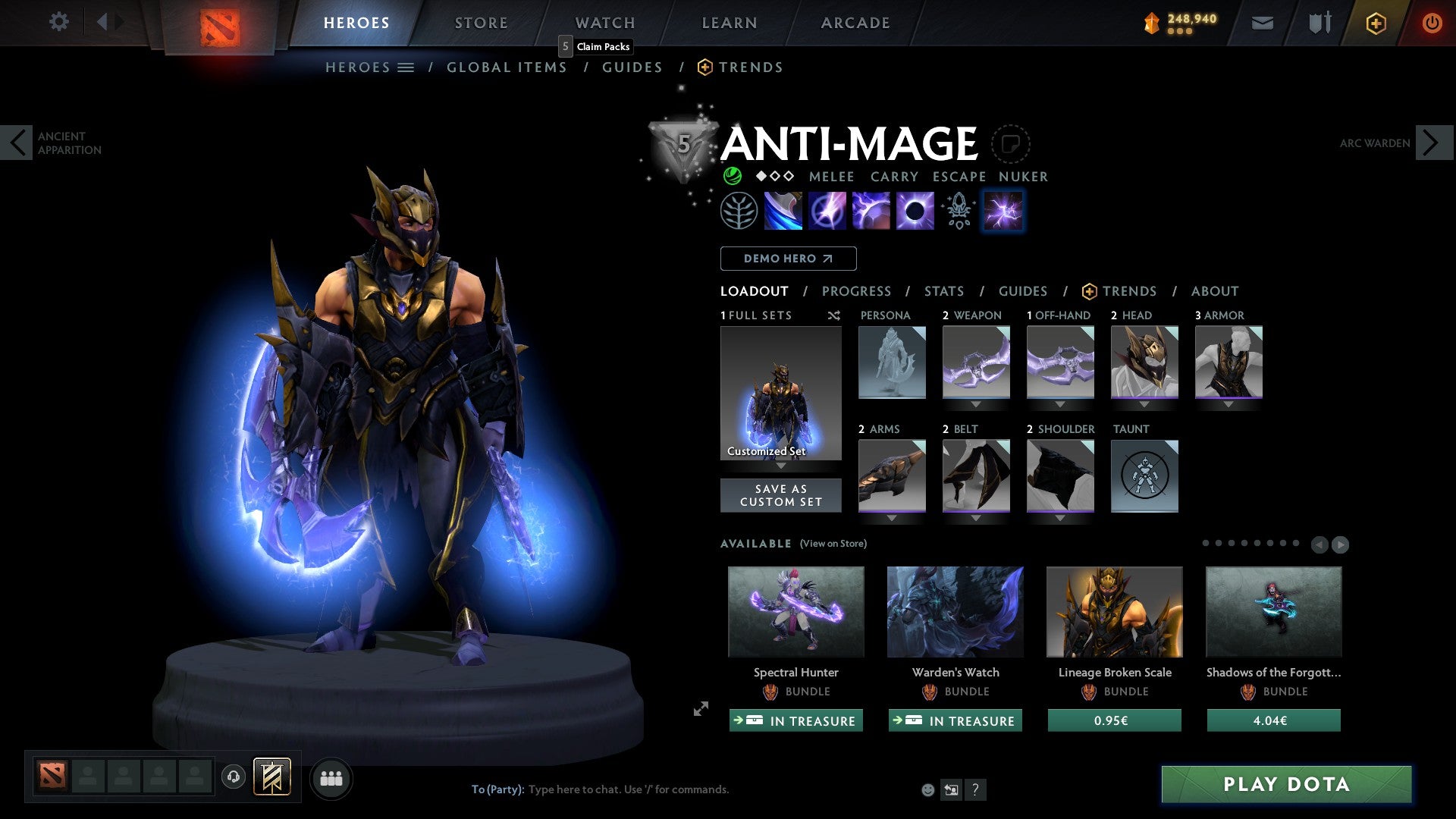The height and width of the screenshot is (819, 1456).
Task: Click the Dota Plus hexagon icon
Action: [x=1375, y=23]
